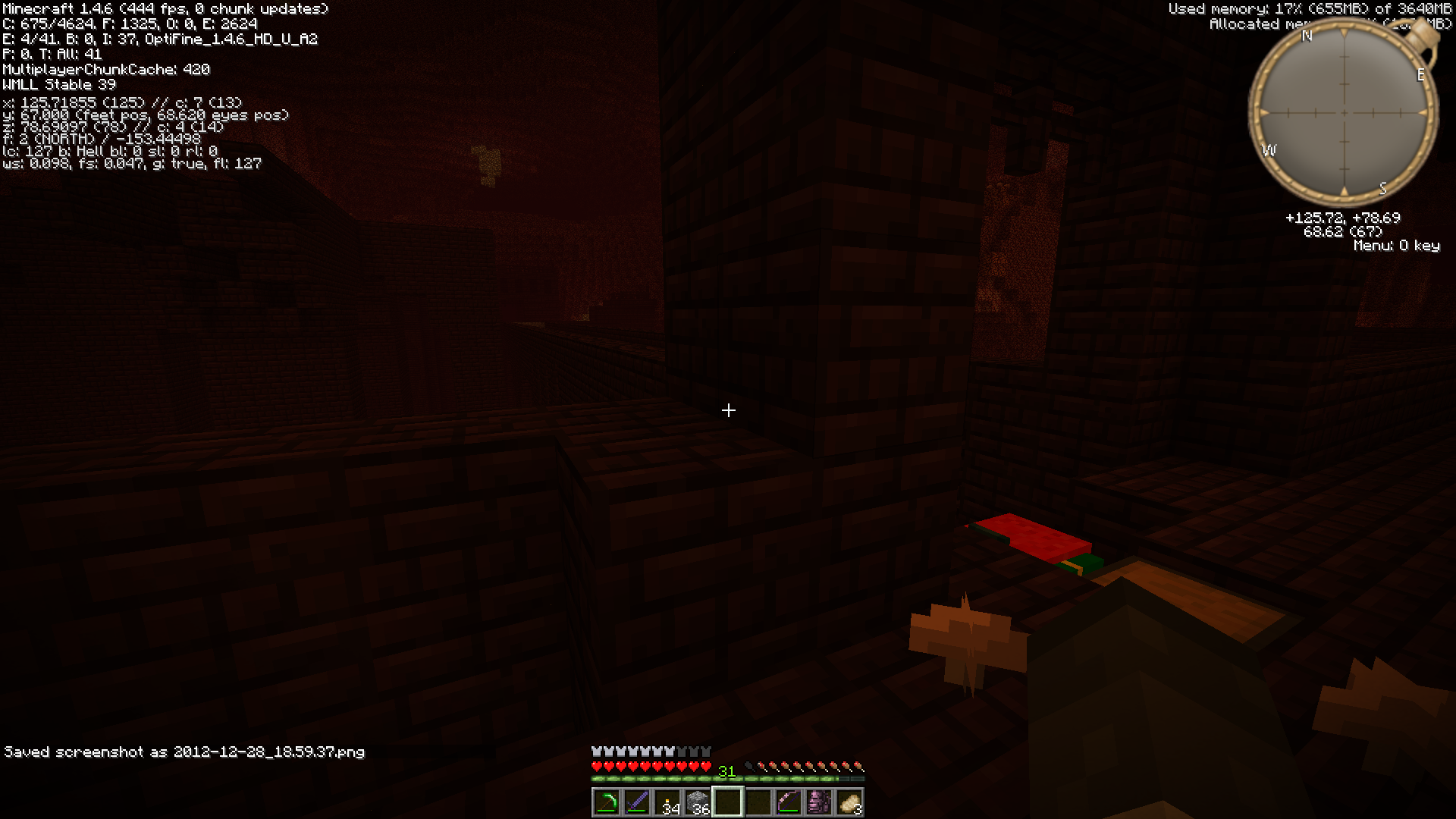1456x819 pixels.
Task: Choose the bread stack slot
Action: pyautogui.click(x=849, y=802)
